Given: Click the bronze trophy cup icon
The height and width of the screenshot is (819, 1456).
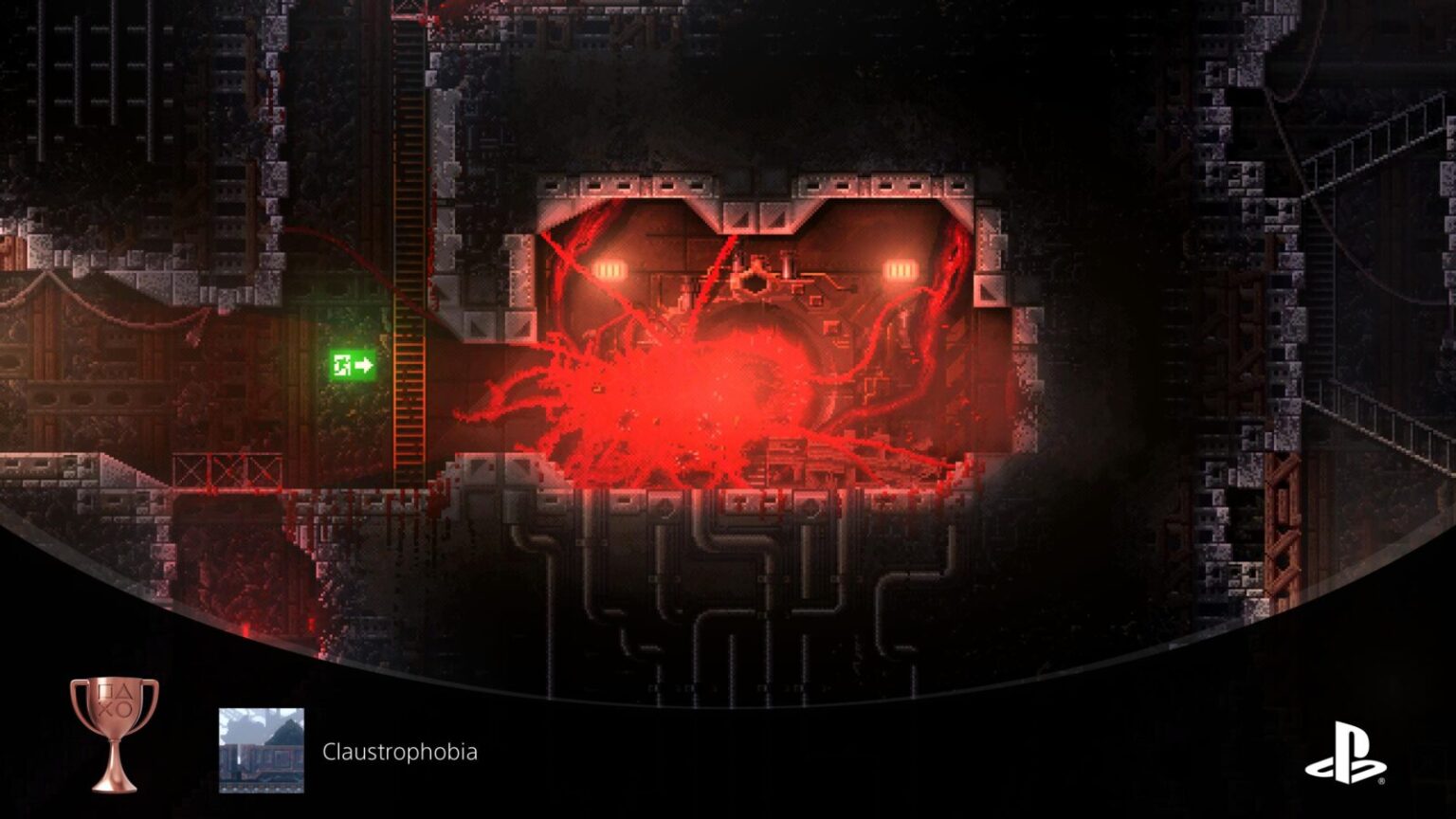Looking at the screenshot, I should (x=114, y=728).
